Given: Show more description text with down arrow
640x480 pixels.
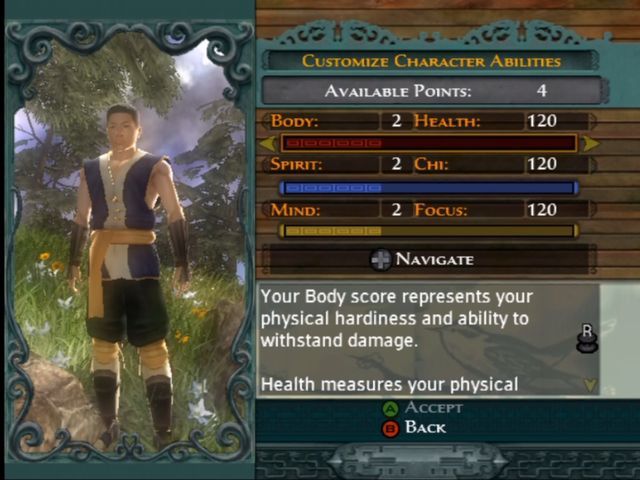Looking at the screenshot, I should 588,383.
